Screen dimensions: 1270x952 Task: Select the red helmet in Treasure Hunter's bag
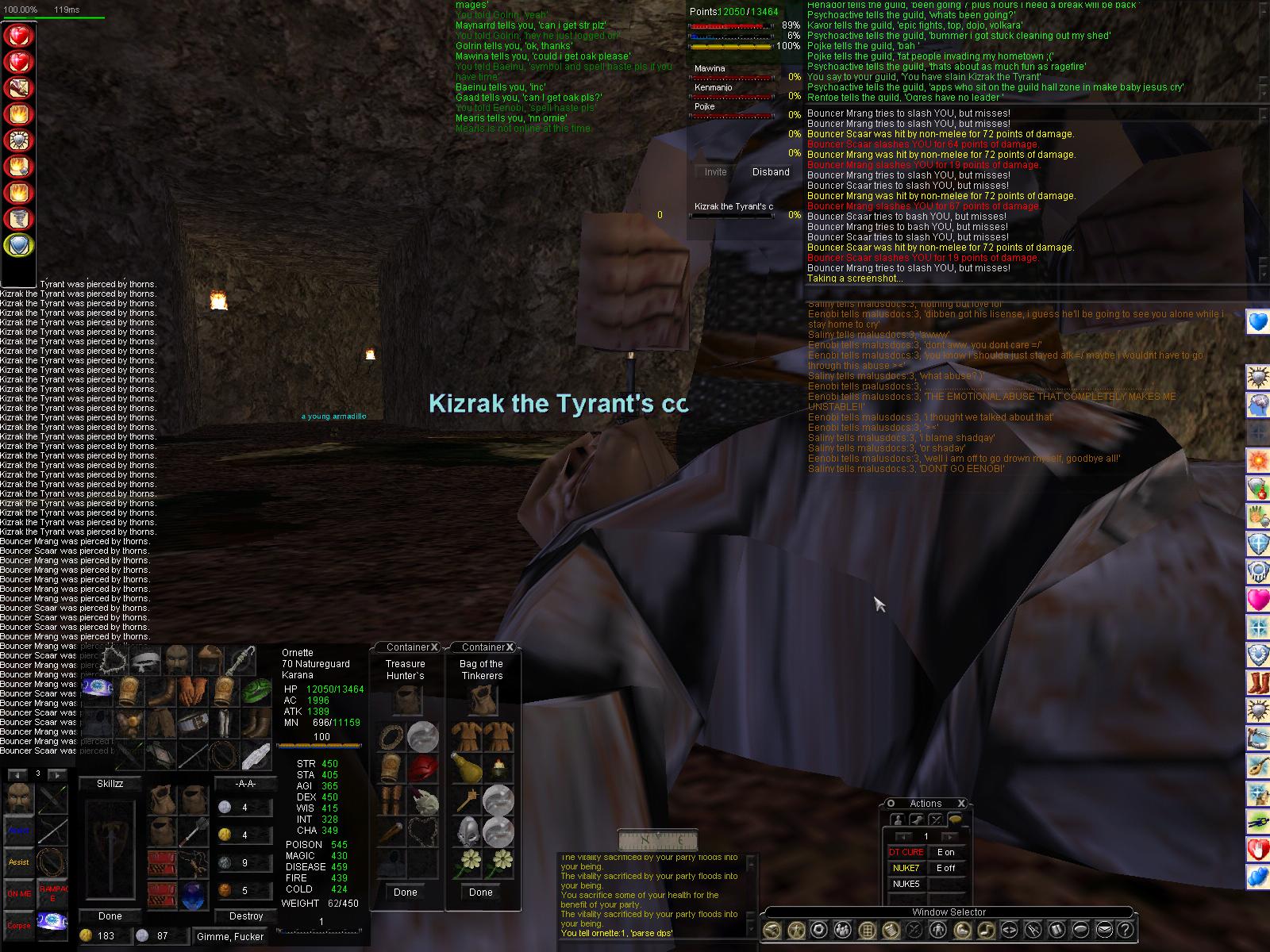[x=423, y=769]
